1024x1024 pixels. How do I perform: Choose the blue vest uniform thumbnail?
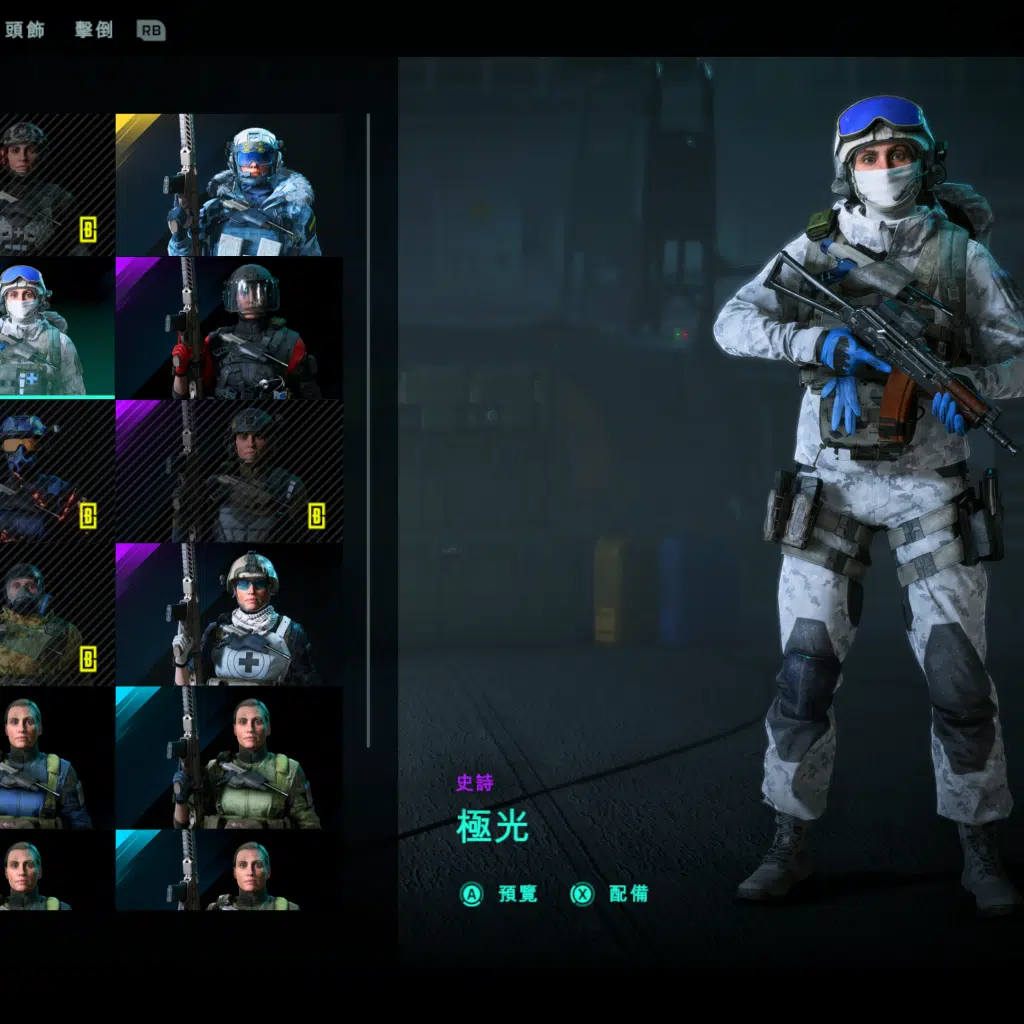(50, 757)
